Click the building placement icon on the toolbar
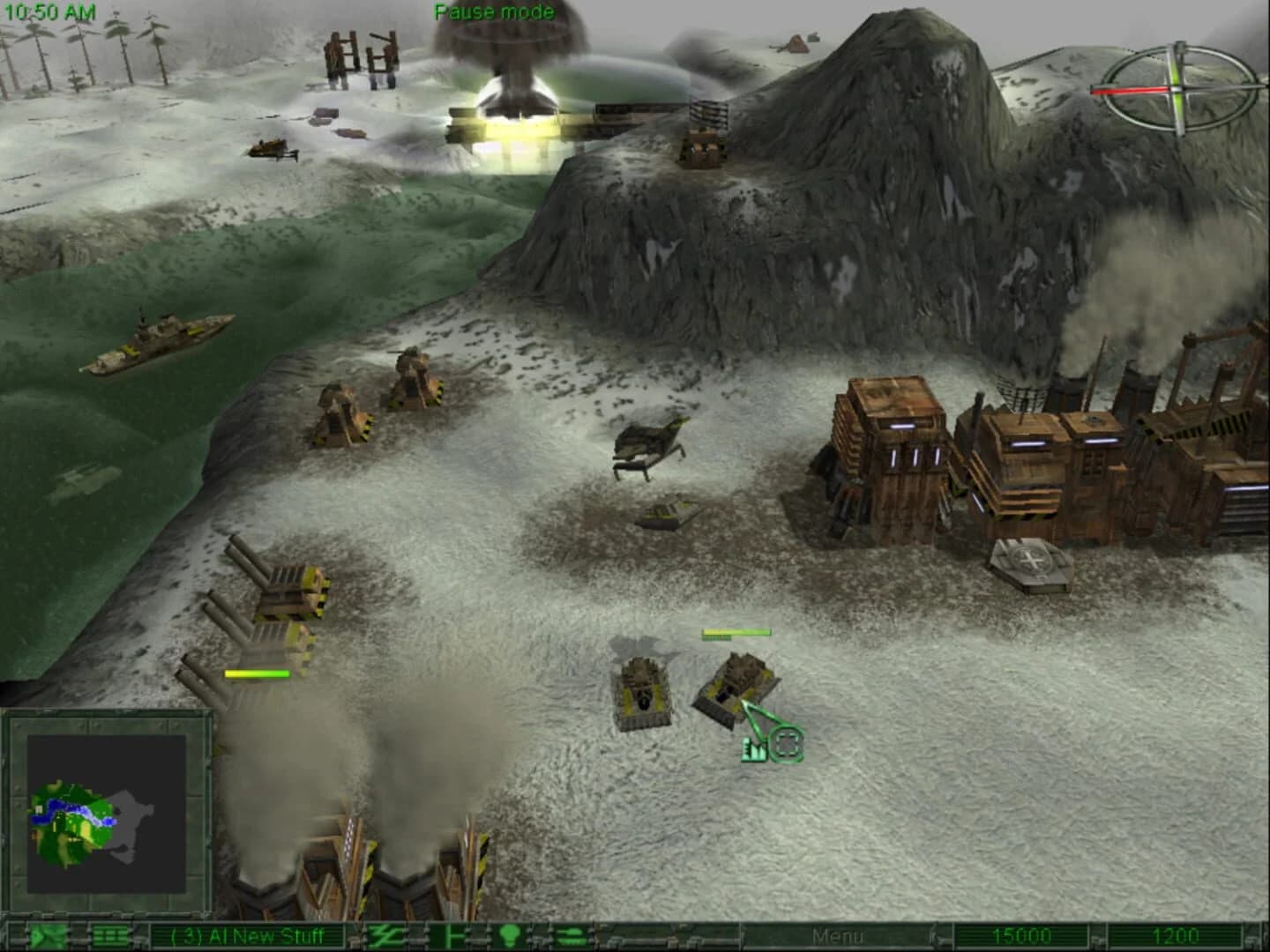 point(452,937)
